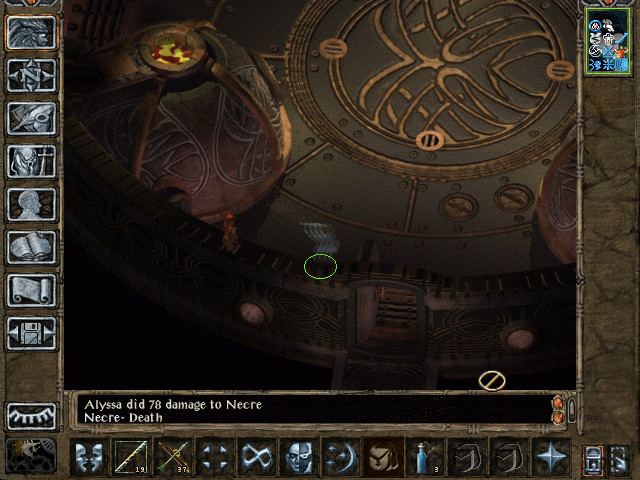Activate the blue face mask ability

(299, 457)
